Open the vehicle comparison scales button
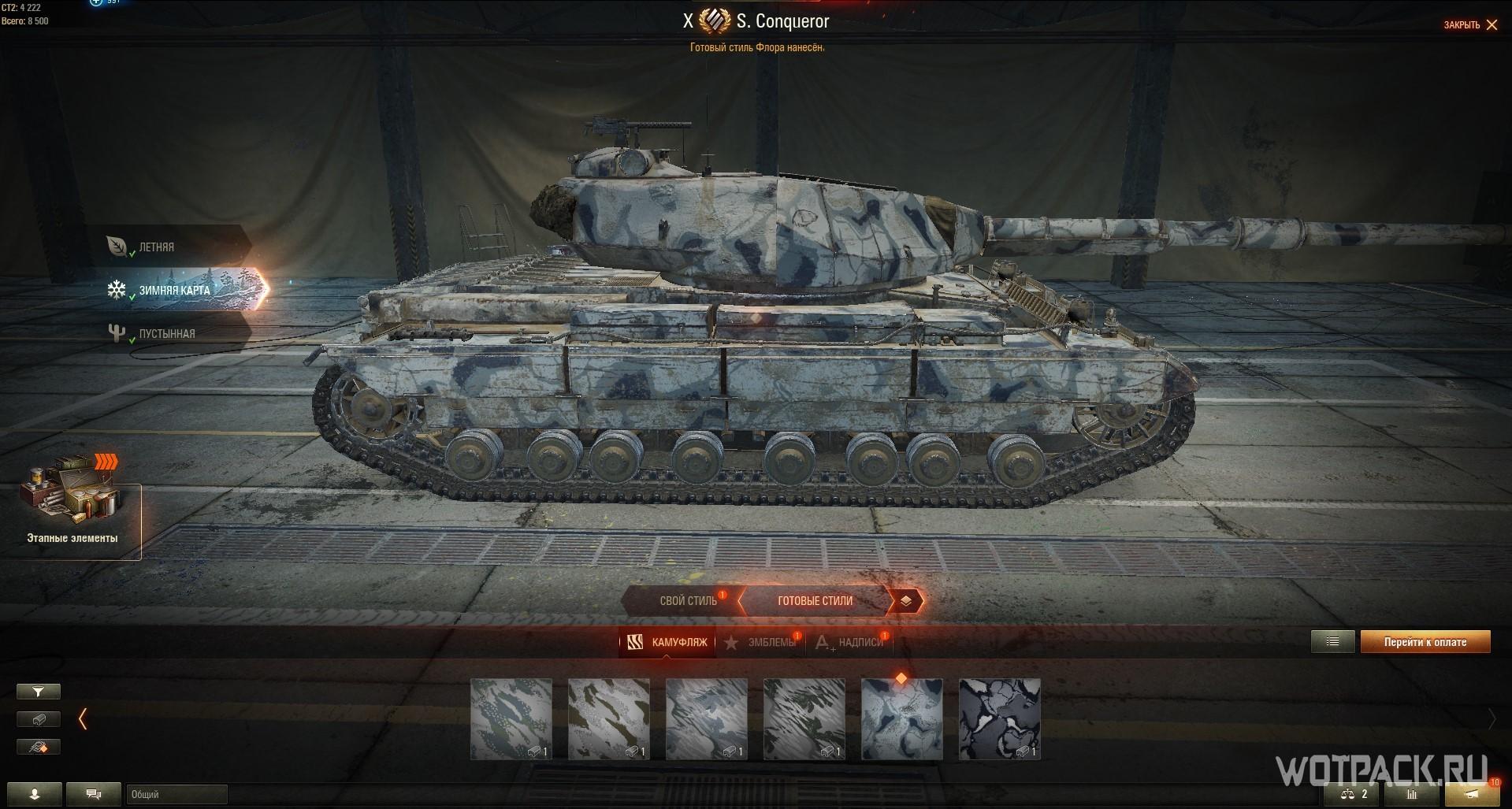Viewport: 1512px width, 809px height. (x=1355, y=794)
